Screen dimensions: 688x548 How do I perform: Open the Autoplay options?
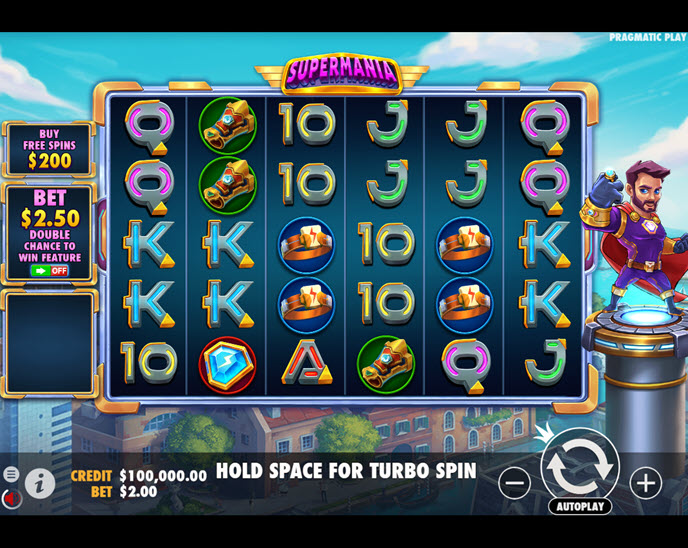(x=580, y=506)
